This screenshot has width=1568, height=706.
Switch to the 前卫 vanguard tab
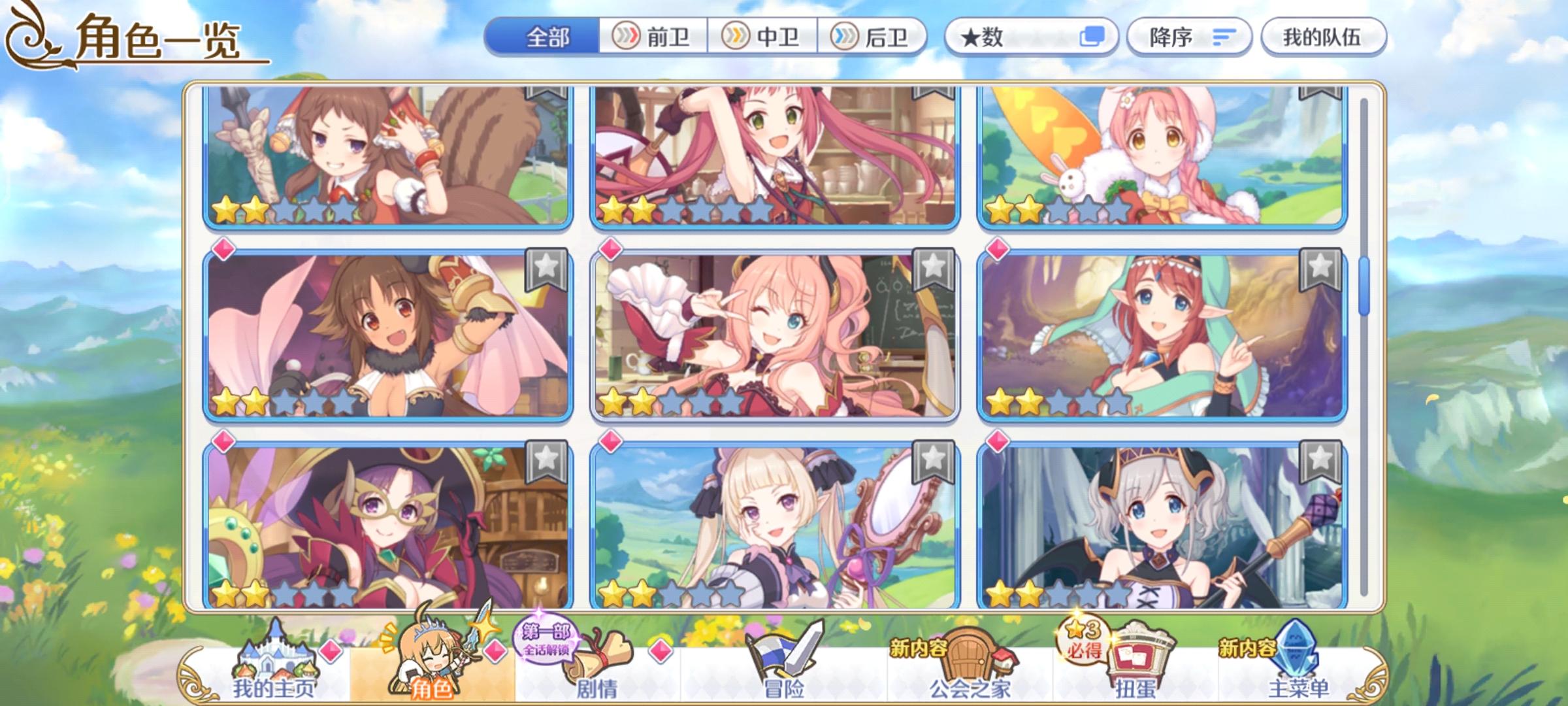point(652,37)
